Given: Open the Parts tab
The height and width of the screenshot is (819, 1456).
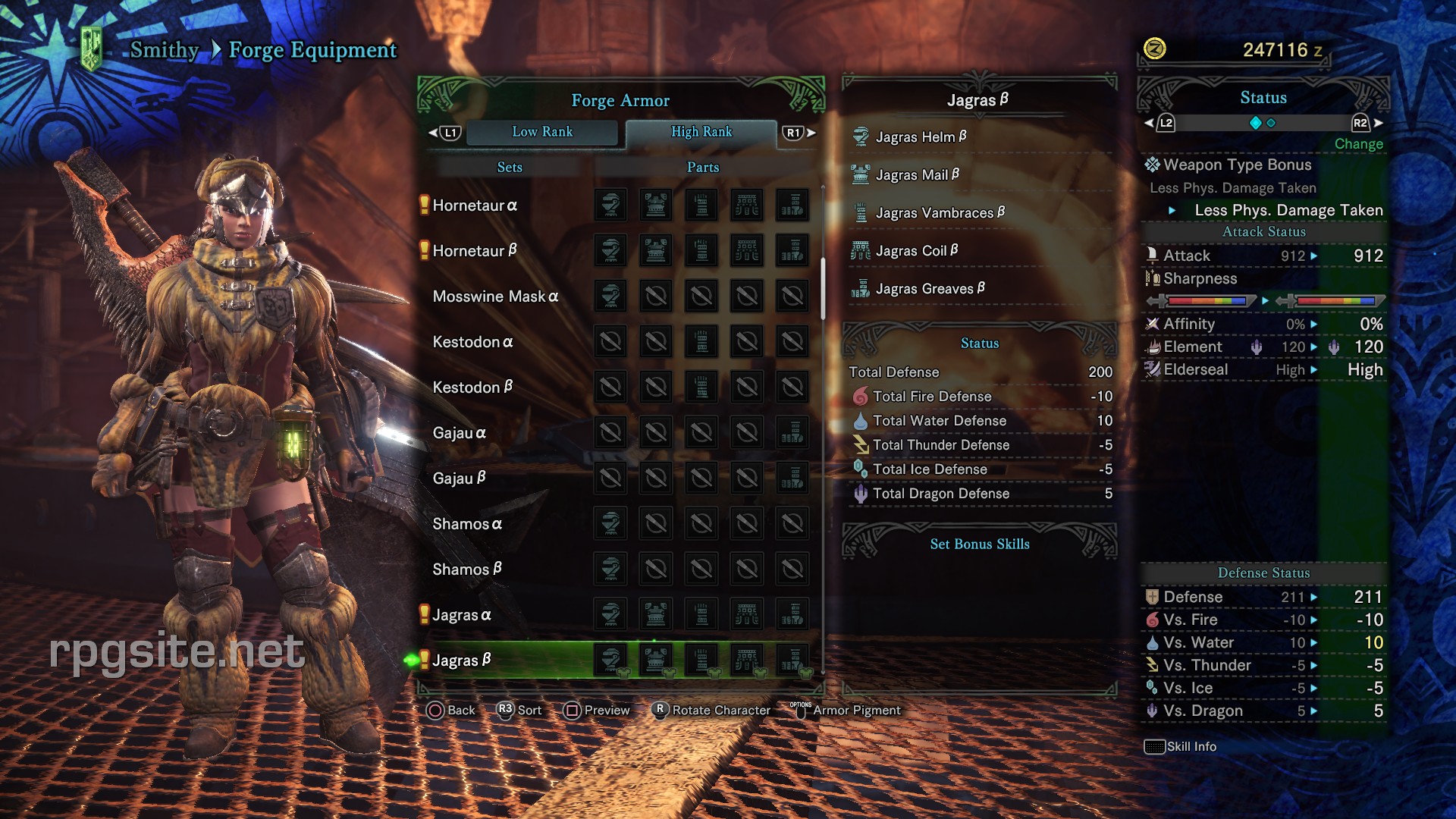Looking at the screenshot, I should tap(701, 167).
